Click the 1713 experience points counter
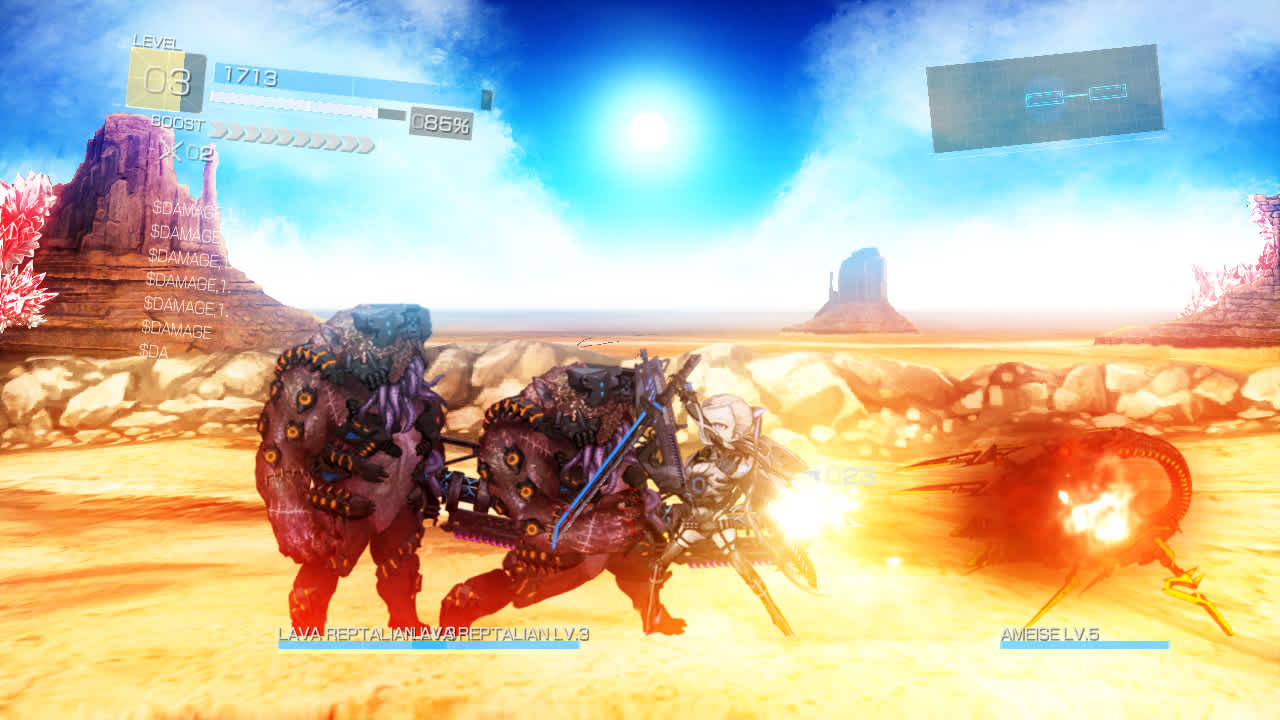 (252, 75)
